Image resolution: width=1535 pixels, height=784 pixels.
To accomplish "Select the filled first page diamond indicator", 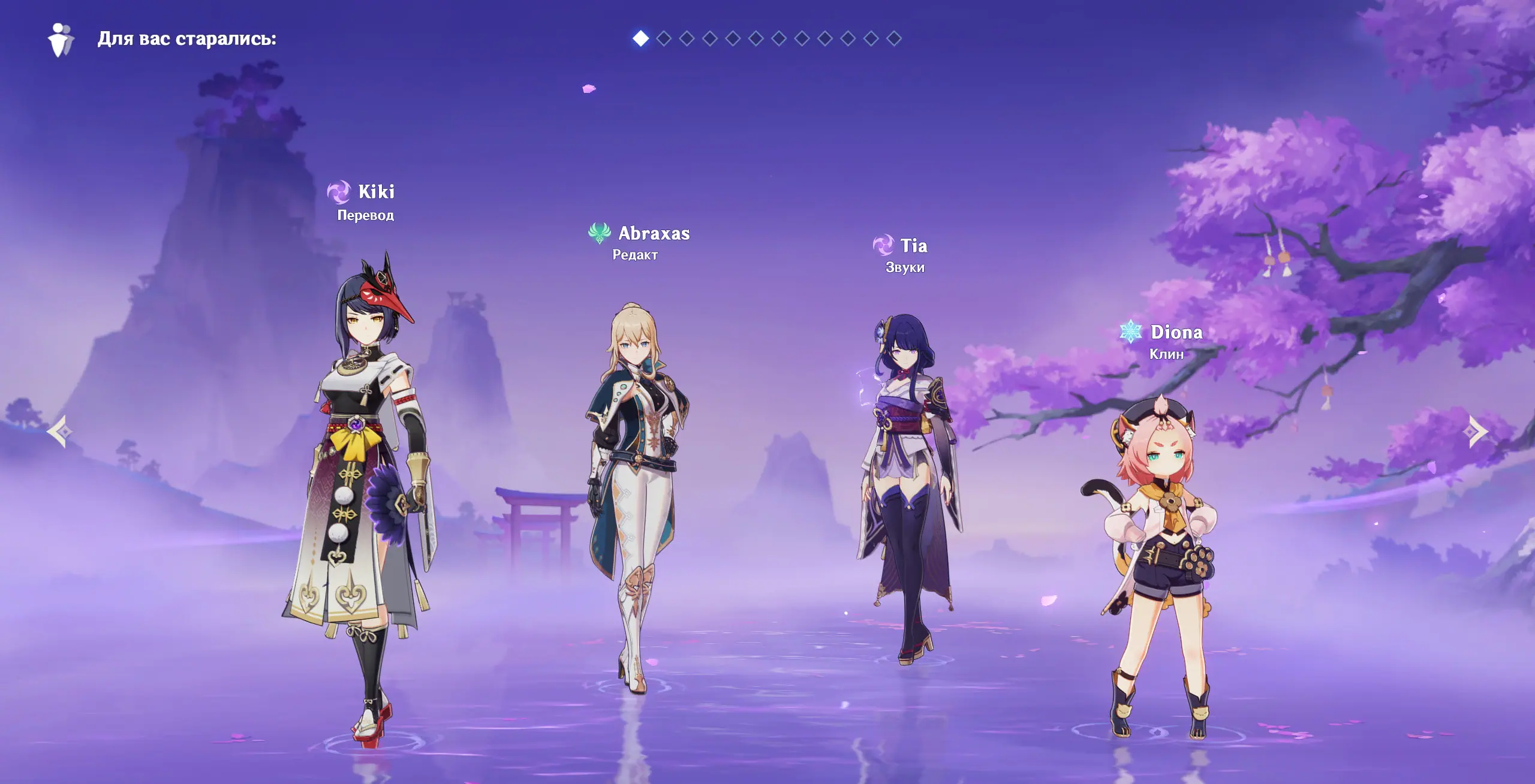I will click(x=640, y=39).
